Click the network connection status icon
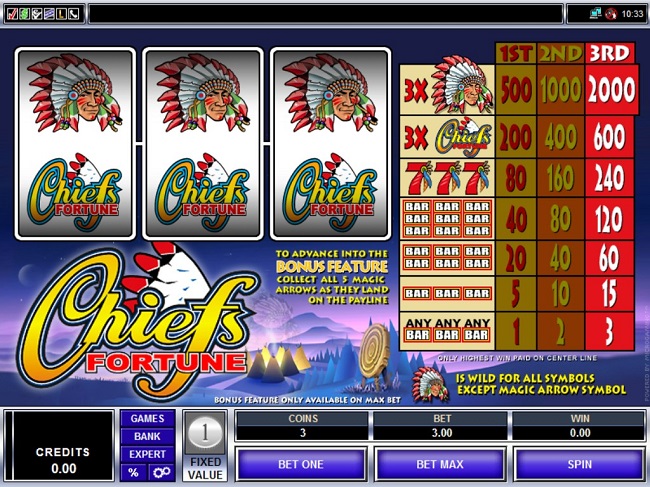Image resolution: width=650 pixels, height=487 pixels. [594, 13]
